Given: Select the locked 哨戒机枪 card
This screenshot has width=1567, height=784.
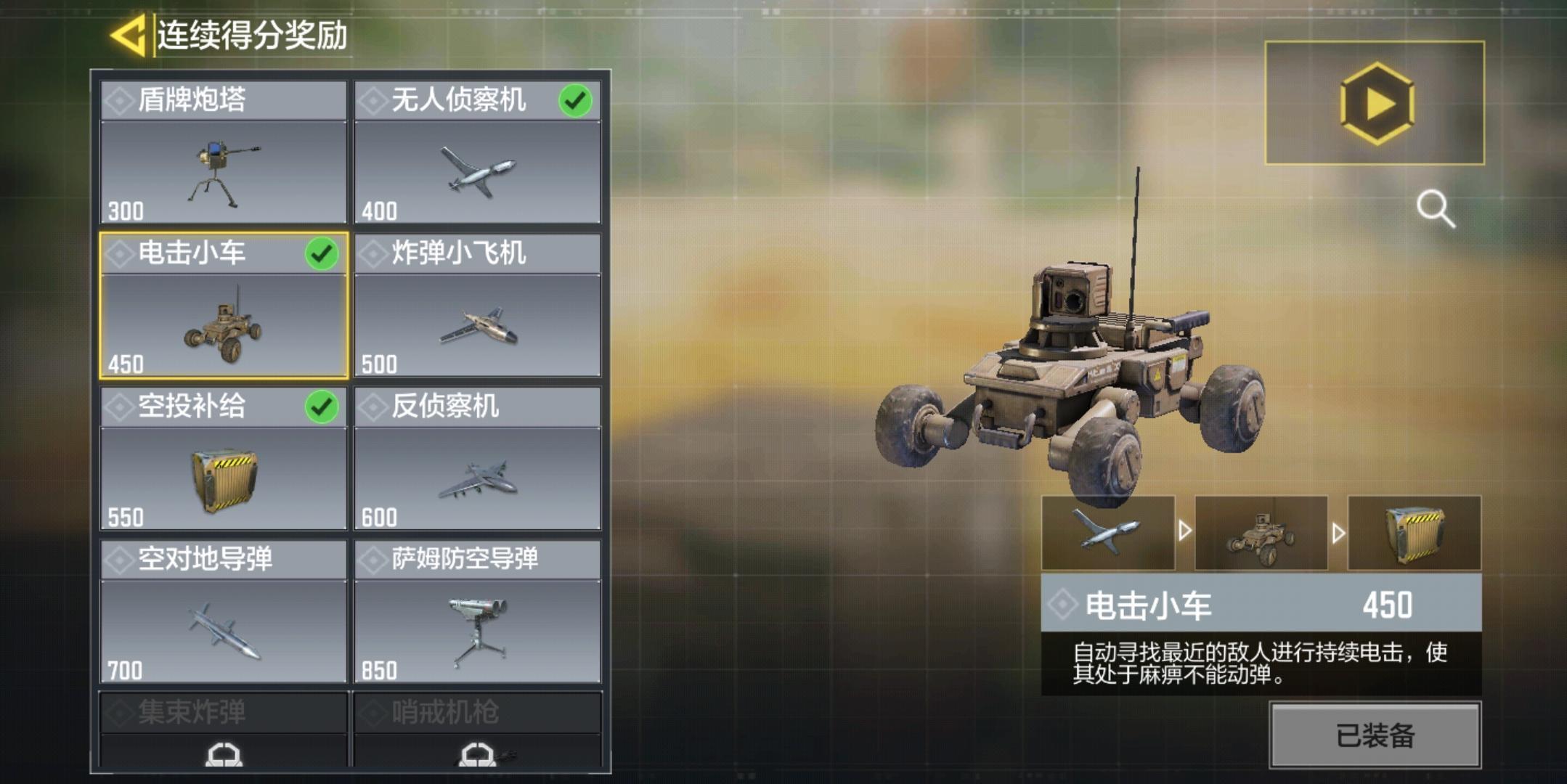Looking at the screenshot, I should pos(477,730).
